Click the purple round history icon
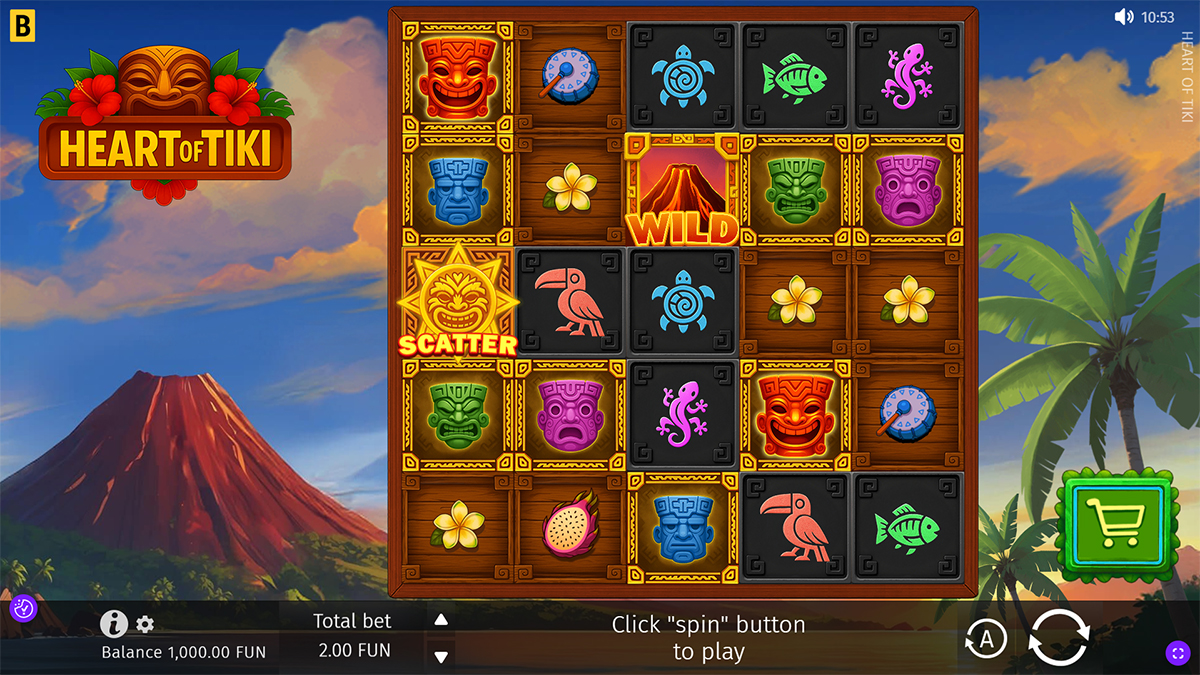This screenshot has height=675, width=1200. [23, 608]
